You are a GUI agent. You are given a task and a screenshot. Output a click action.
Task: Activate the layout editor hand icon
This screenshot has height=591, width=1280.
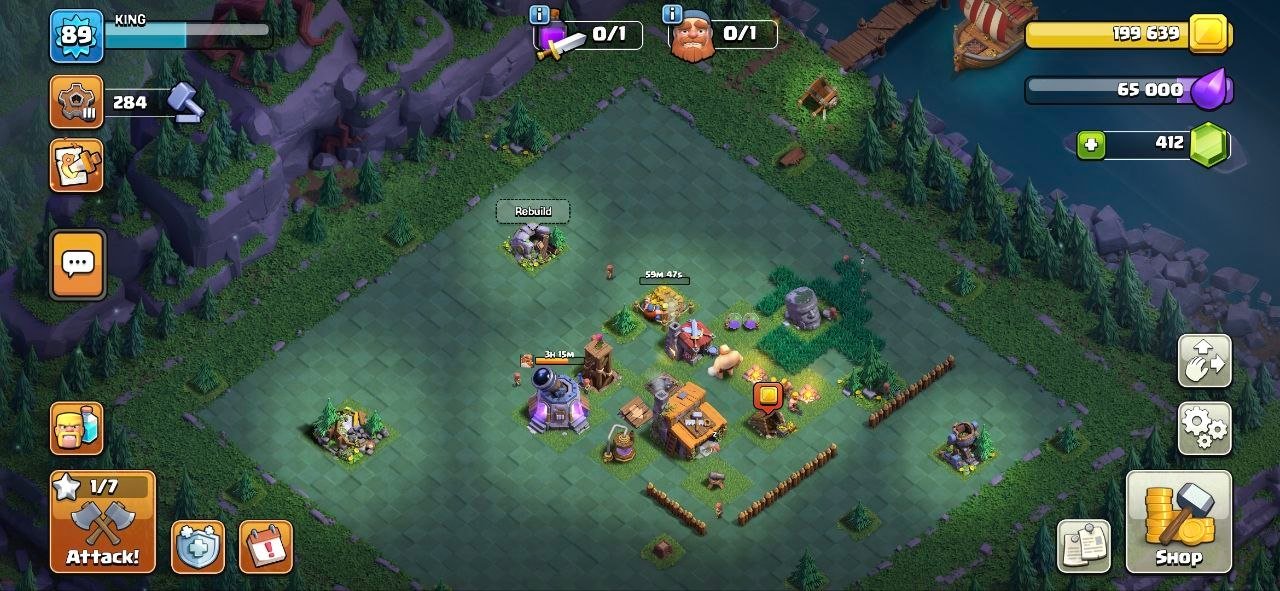coord(1205,361)
